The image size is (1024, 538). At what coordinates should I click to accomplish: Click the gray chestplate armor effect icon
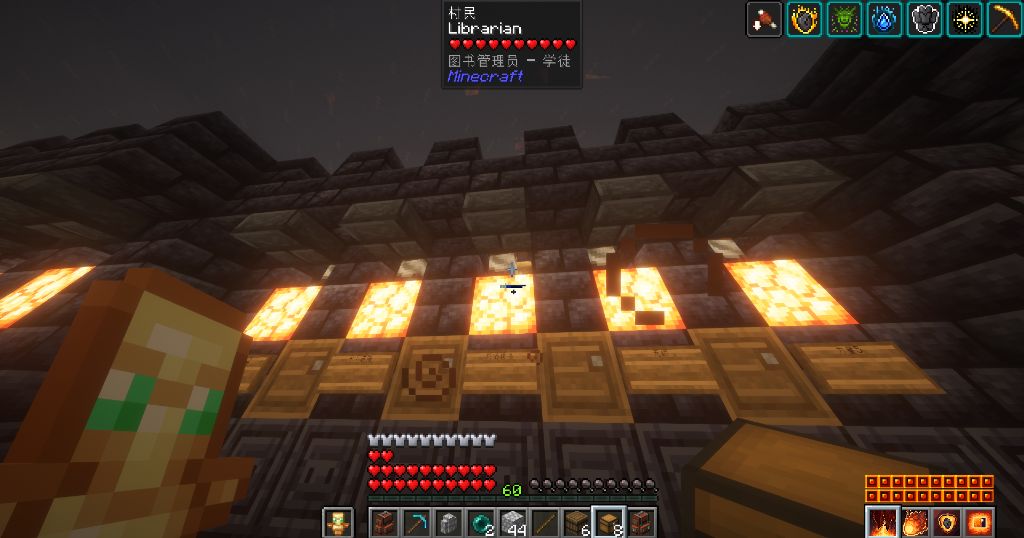924,19
